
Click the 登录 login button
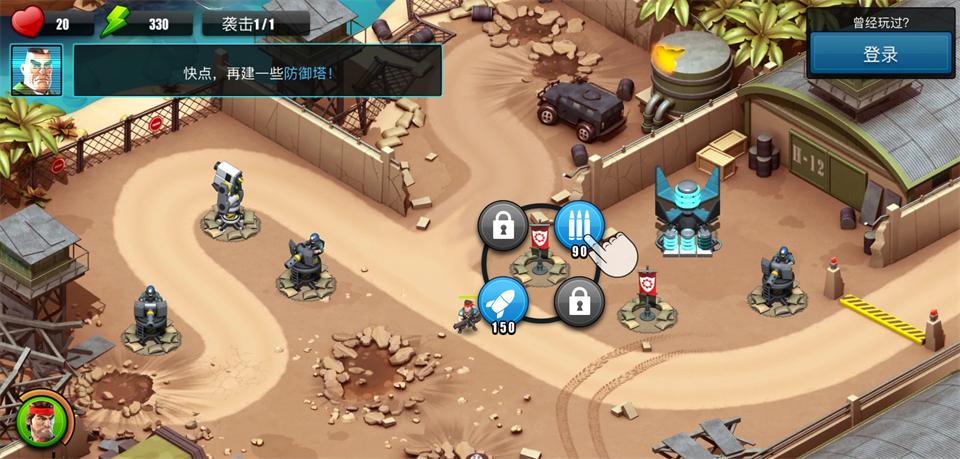pos(880,55)
